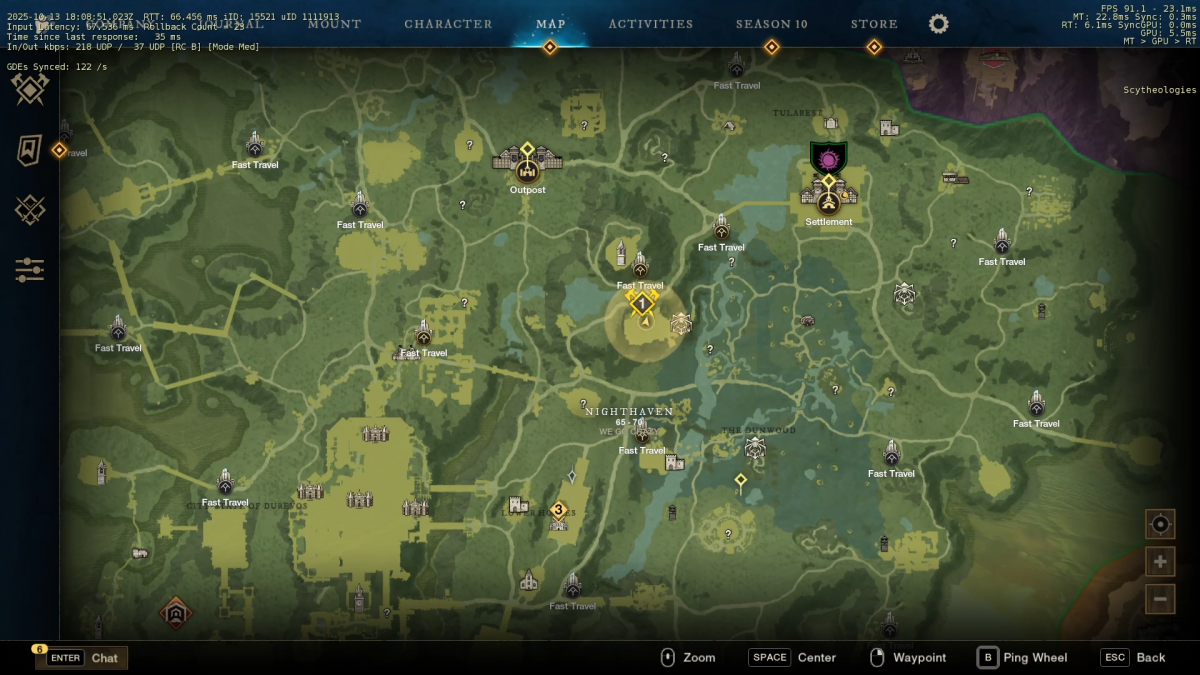This screenshot has width=1200, height=675.
Task: Zoom out with the minus button
Action: pyautogui.click(x=1160, y=598)
